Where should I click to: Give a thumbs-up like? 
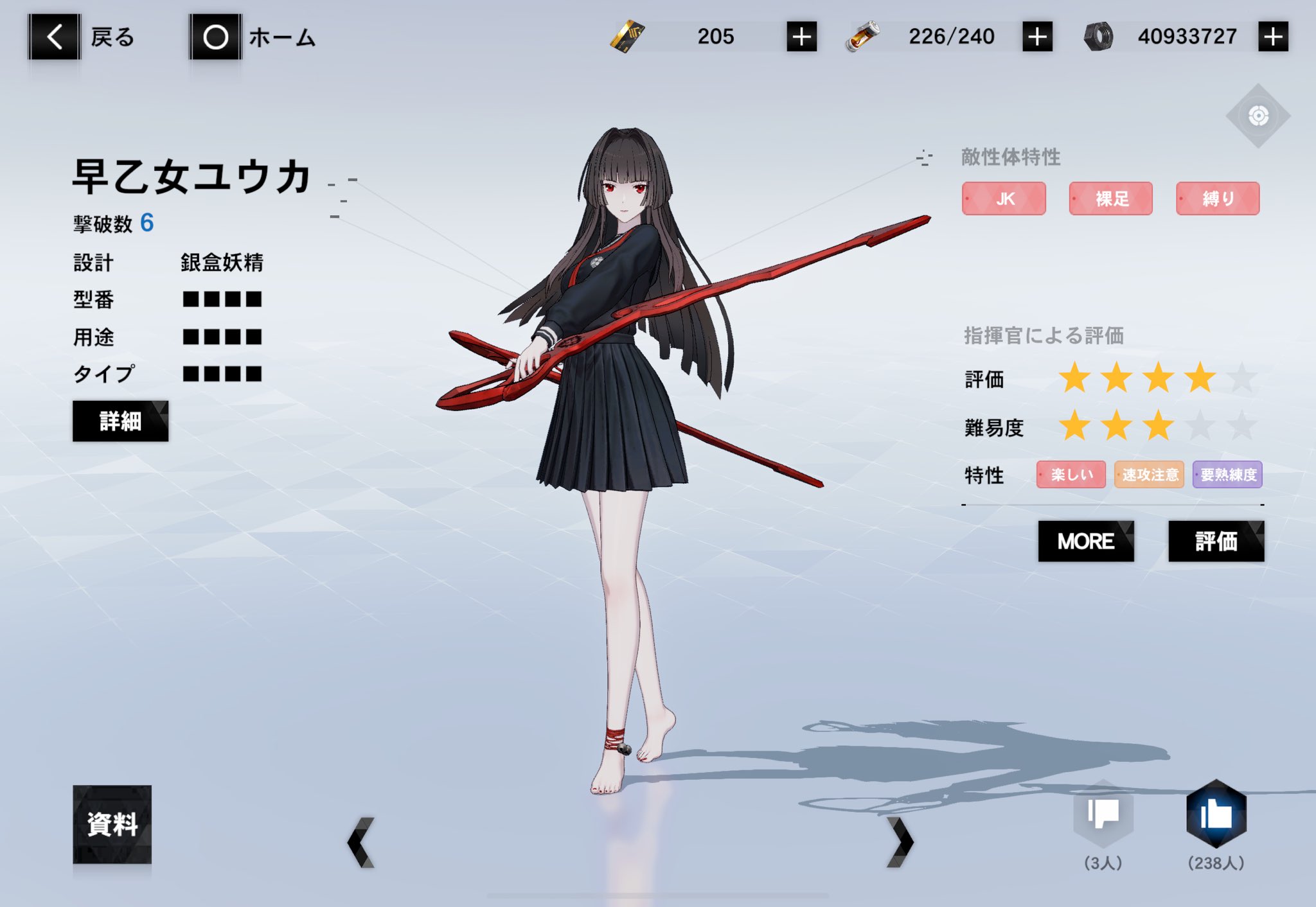pyautogui.click(x=1216, y=815)
